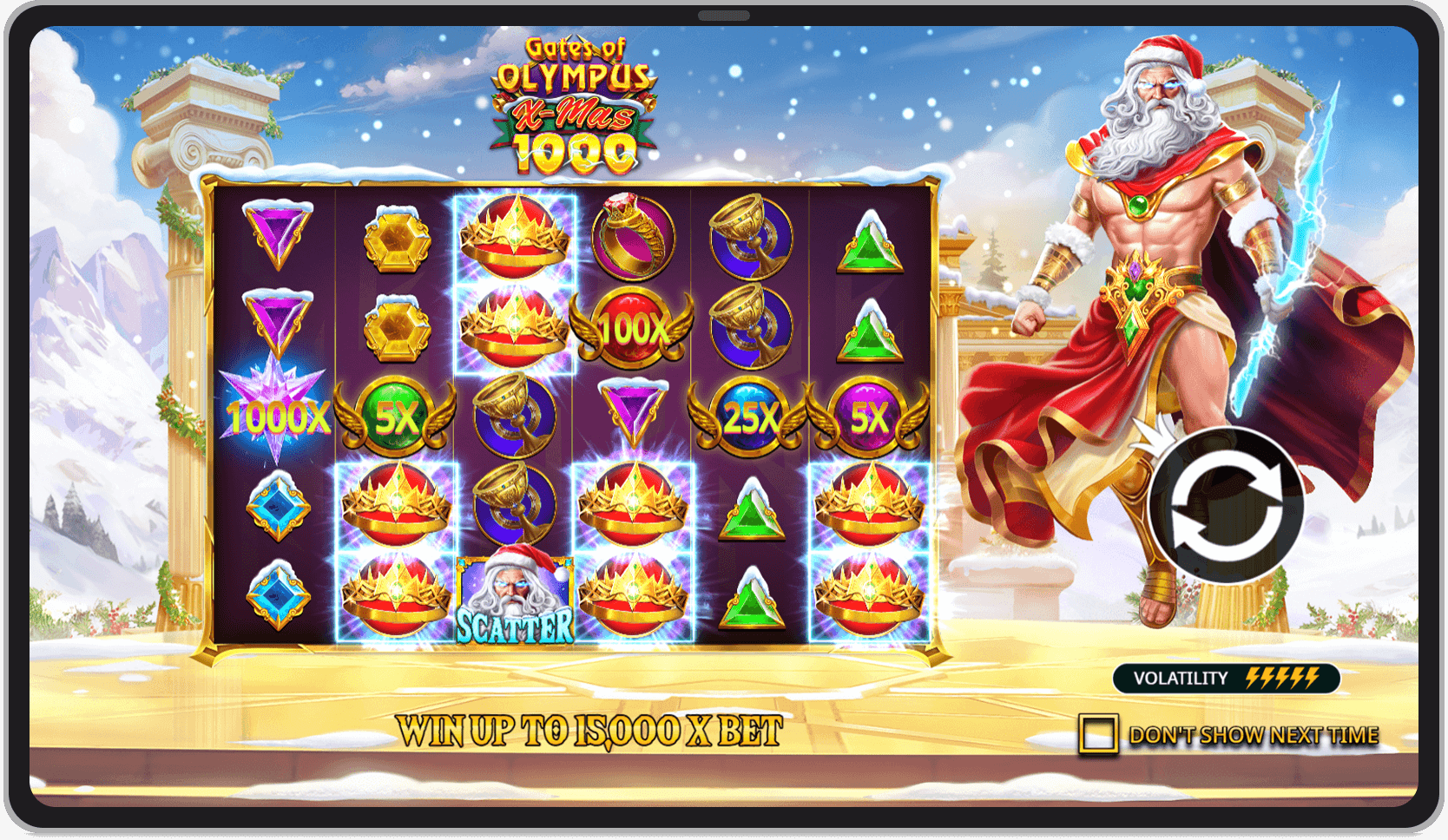The width and height of the screenshot is (1448, 840).
Task: Click the 100X red orb multiplier
Action: tap(632, 330)
